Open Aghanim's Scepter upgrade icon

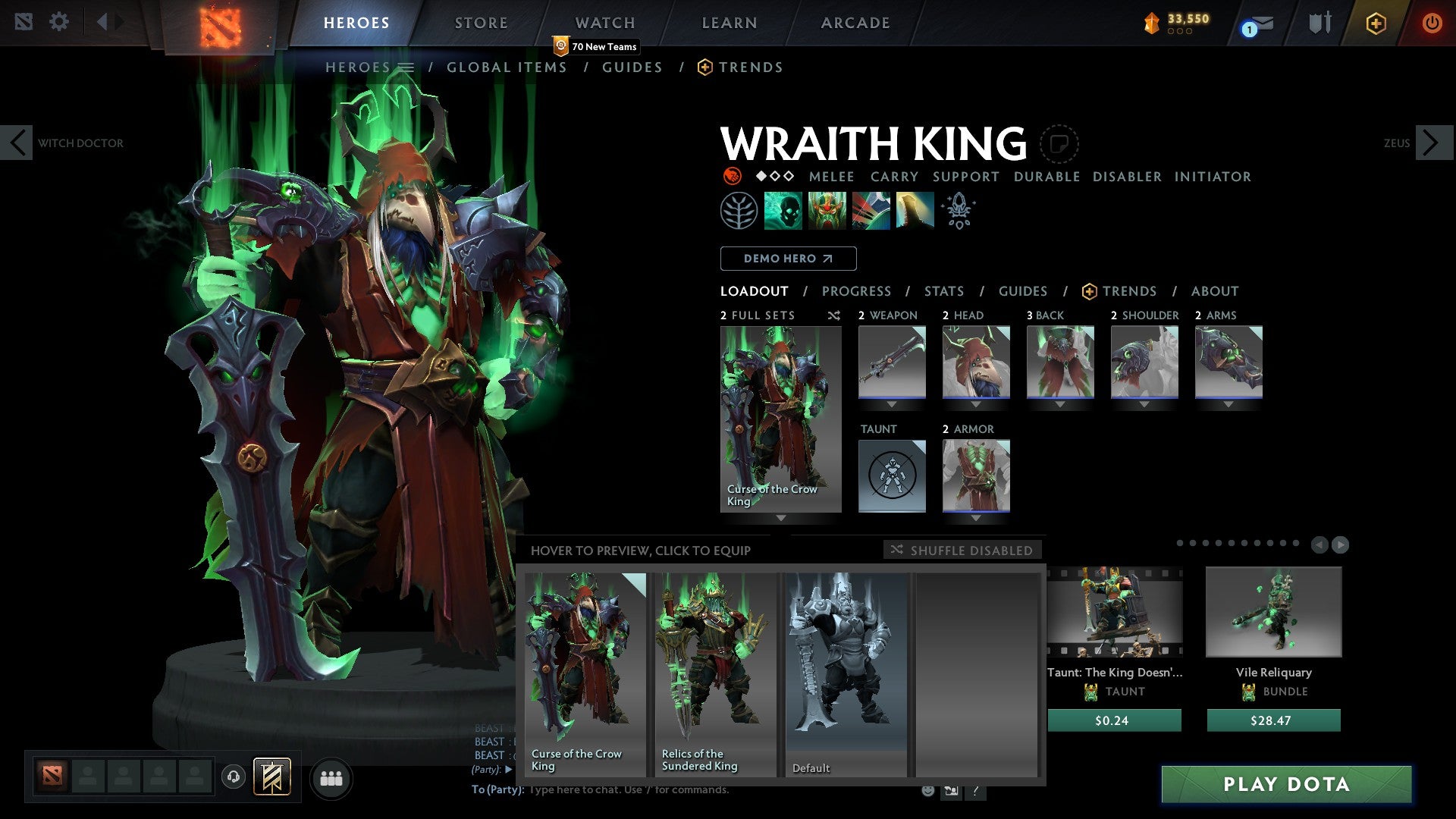[957, 210]
